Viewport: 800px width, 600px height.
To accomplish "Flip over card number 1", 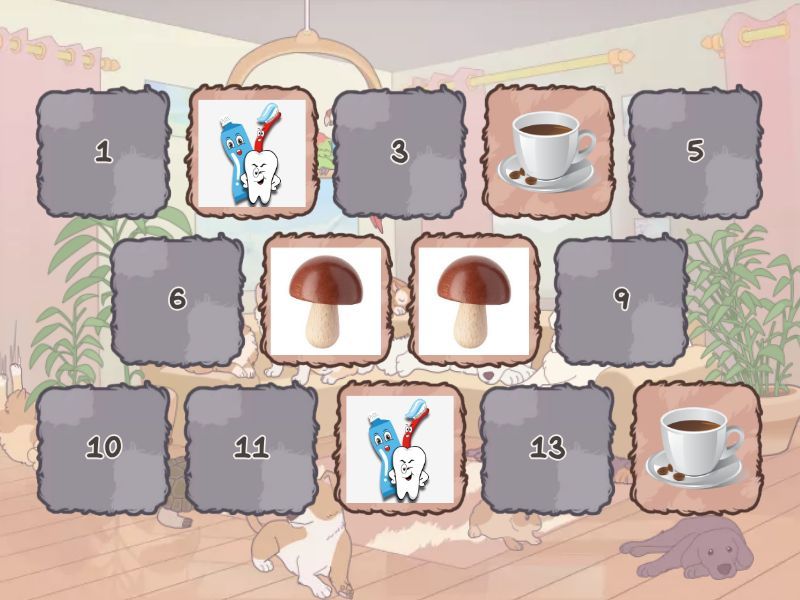I will 103,152.
